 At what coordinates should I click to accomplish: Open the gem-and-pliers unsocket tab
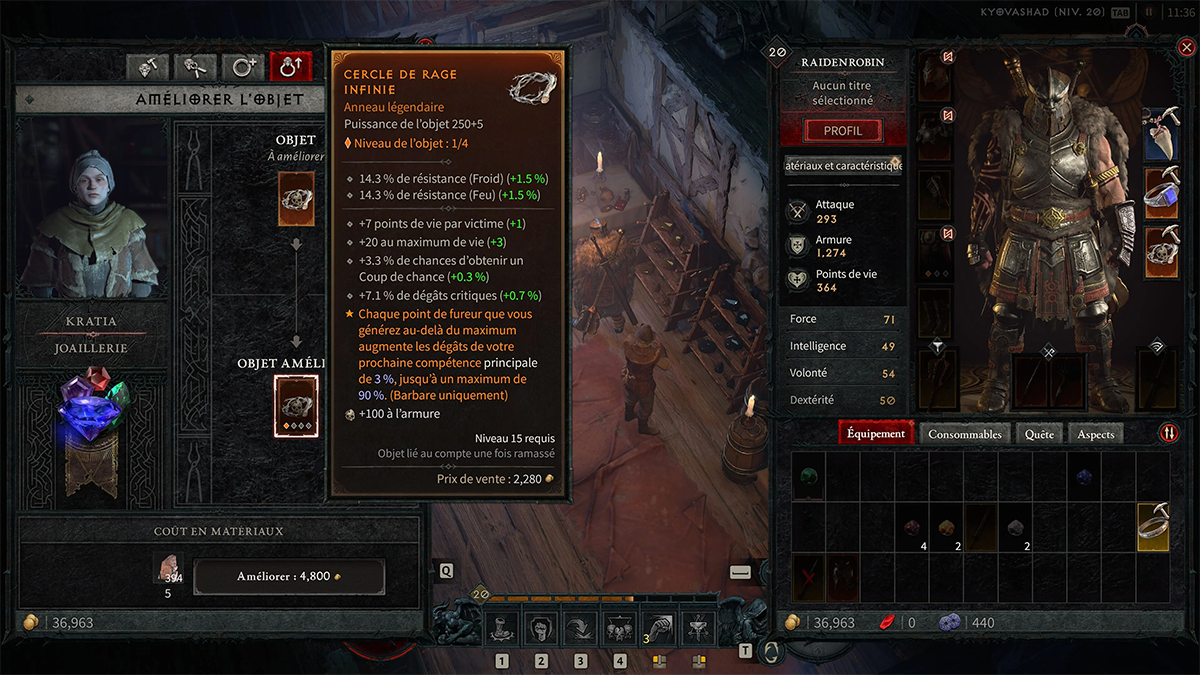click(x=196, y=67)
